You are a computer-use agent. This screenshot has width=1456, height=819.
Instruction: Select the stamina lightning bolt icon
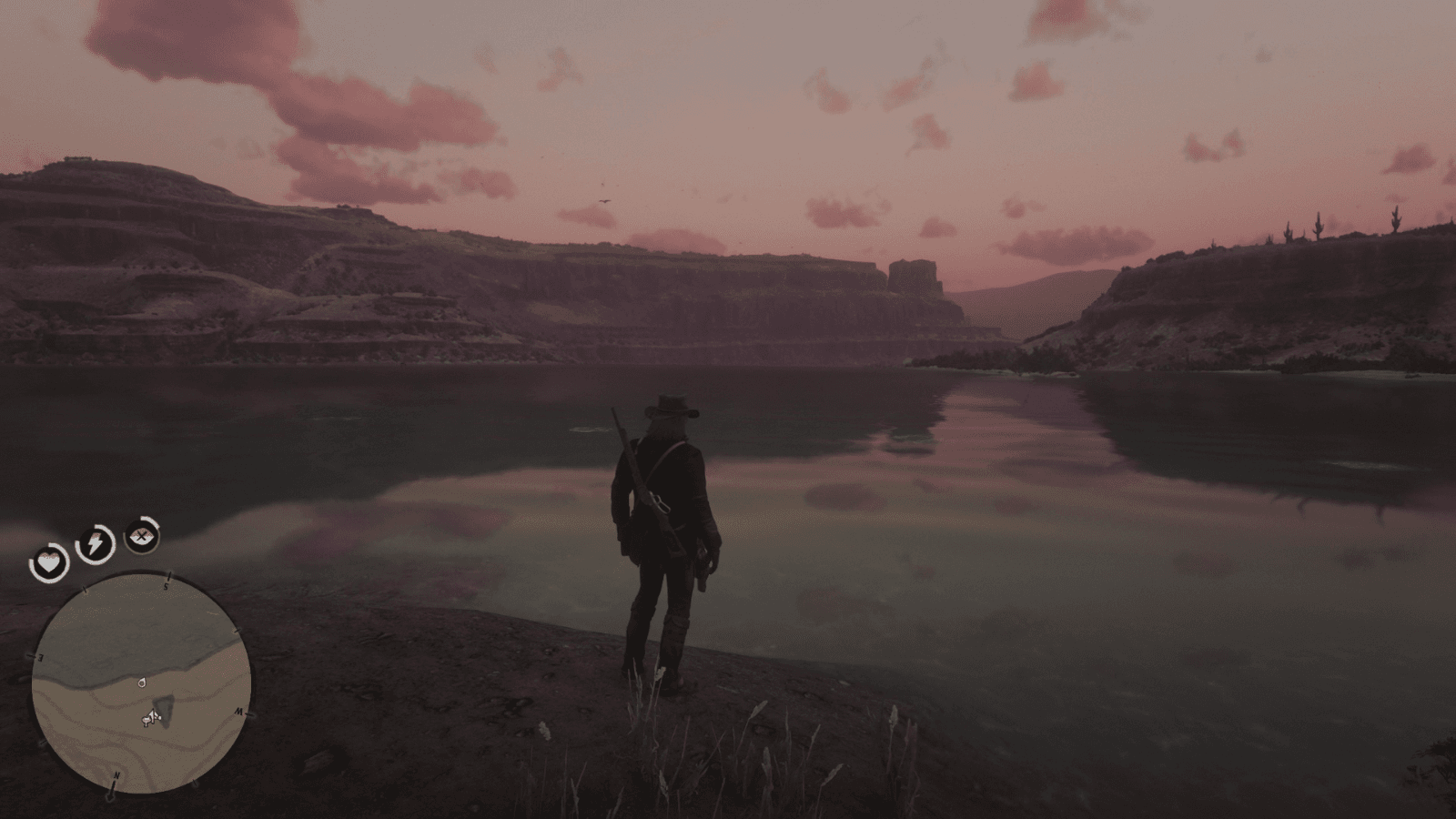[x=95, y=542]
